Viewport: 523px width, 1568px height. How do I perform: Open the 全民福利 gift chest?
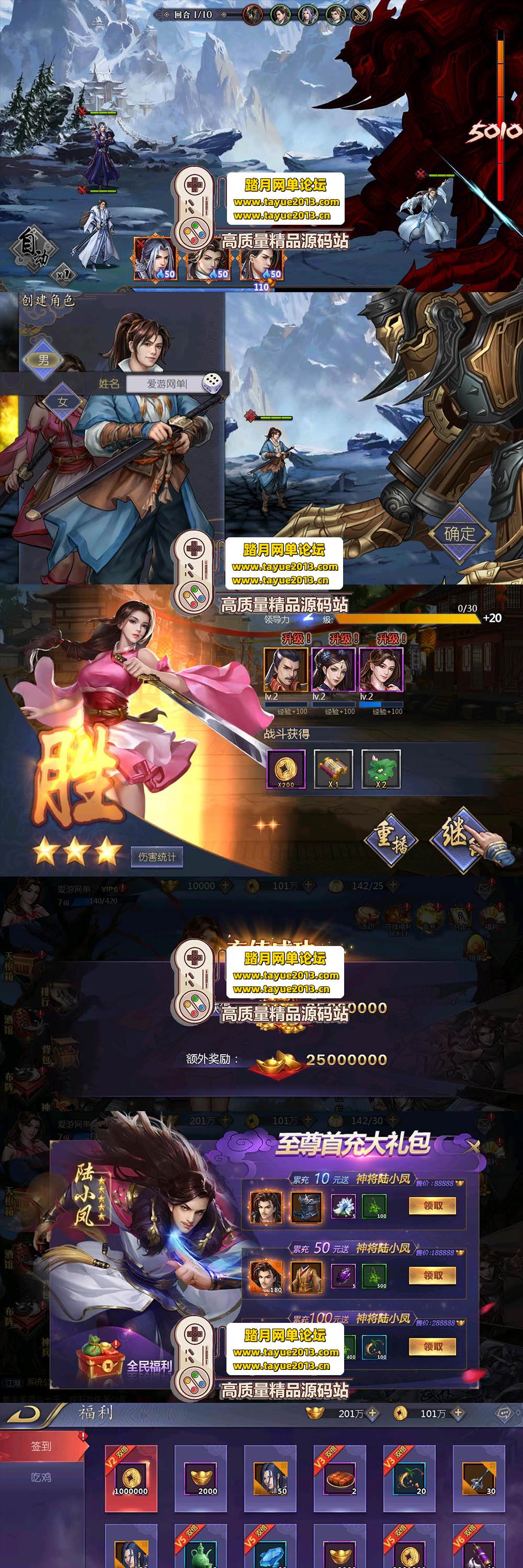click(100, 1364)
